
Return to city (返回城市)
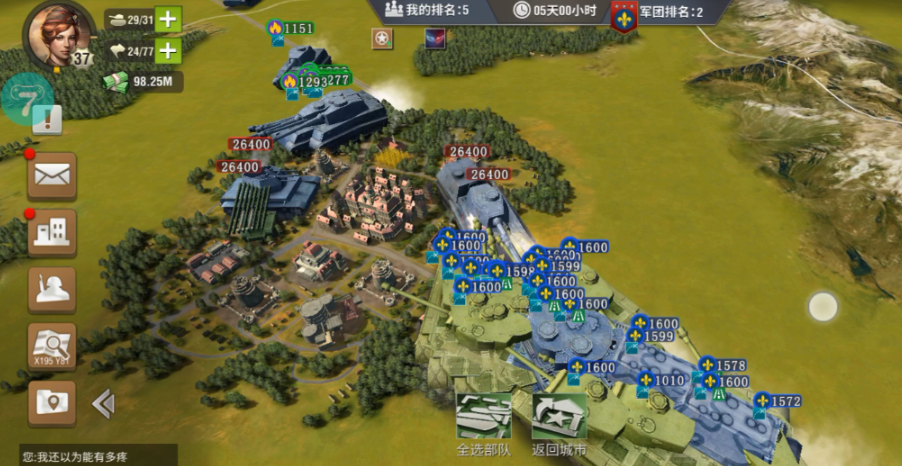tap(559, 423)
